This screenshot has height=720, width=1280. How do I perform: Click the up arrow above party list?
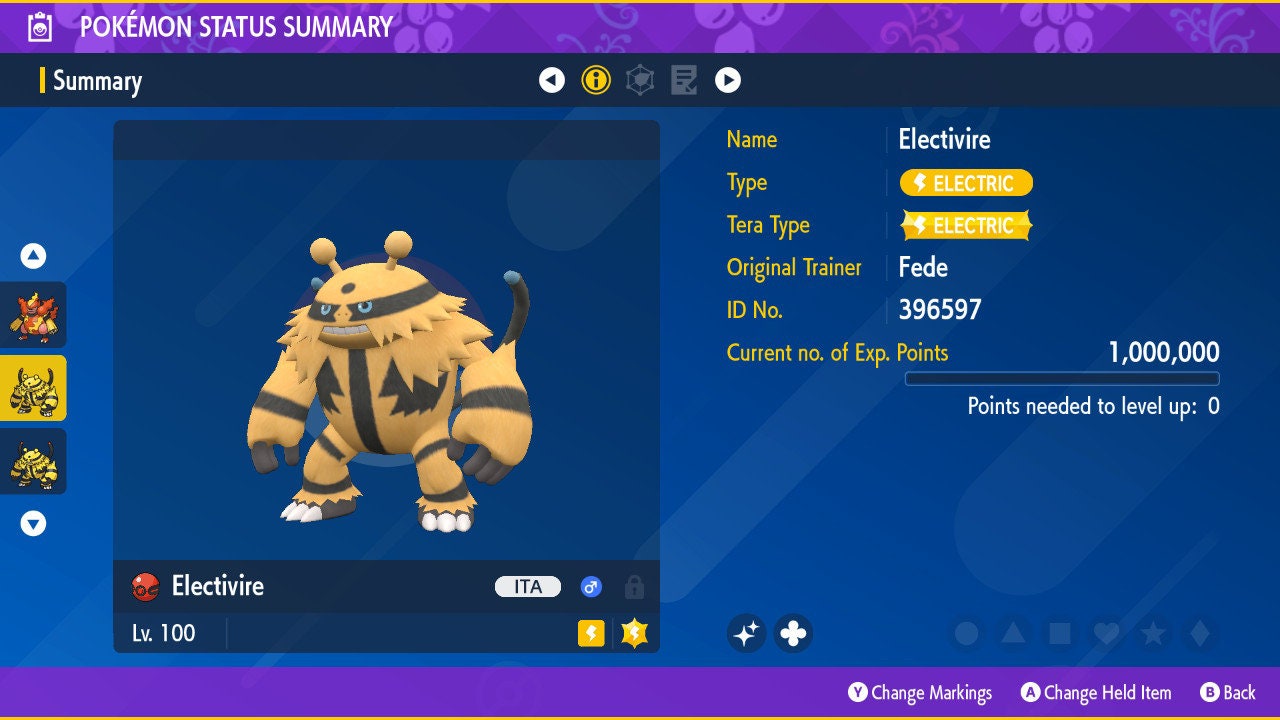(33, 256)
